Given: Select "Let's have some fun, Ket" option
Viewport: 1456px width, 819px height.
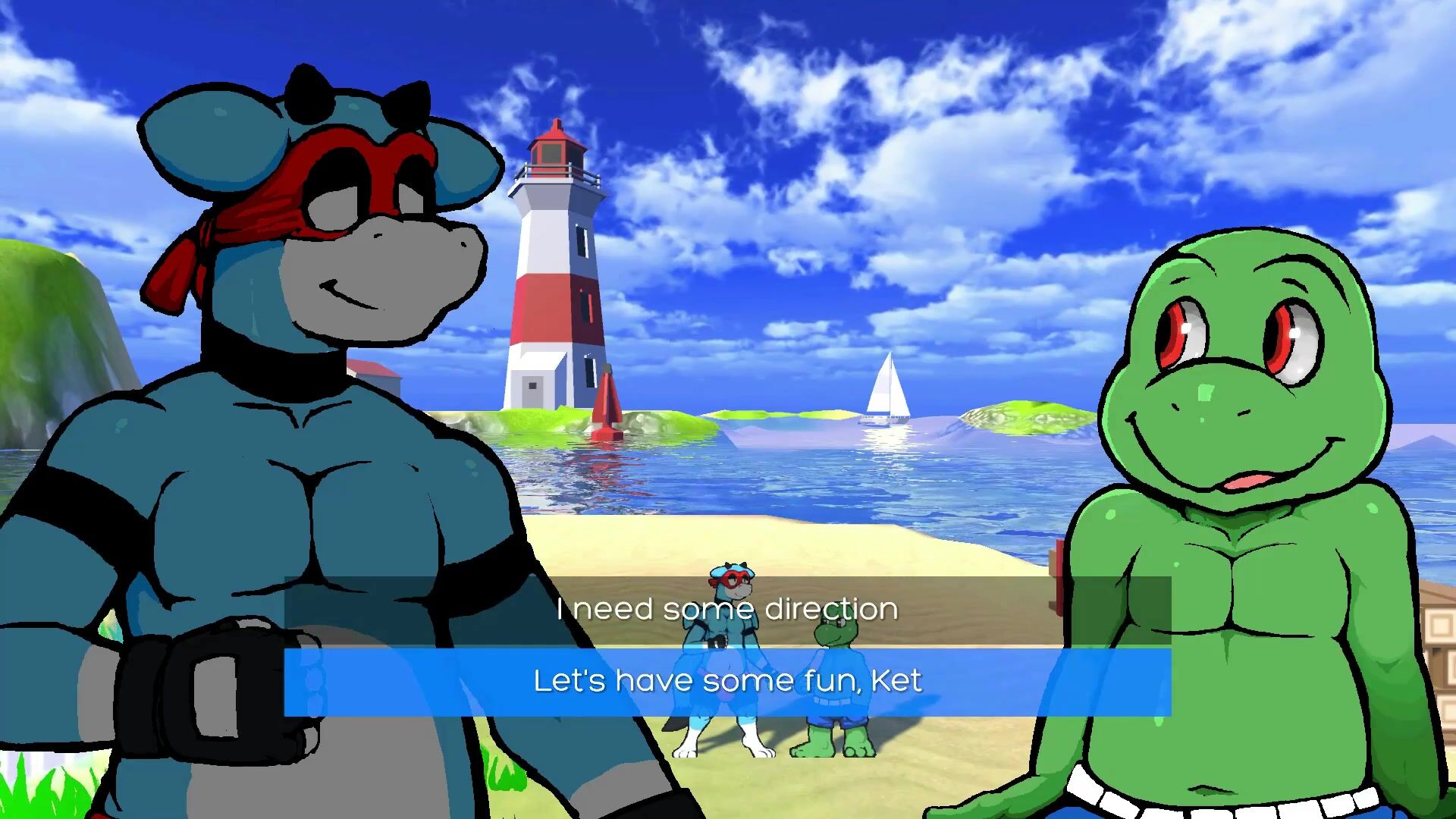Looking at the screenshot, I should (x=727, y=681).
